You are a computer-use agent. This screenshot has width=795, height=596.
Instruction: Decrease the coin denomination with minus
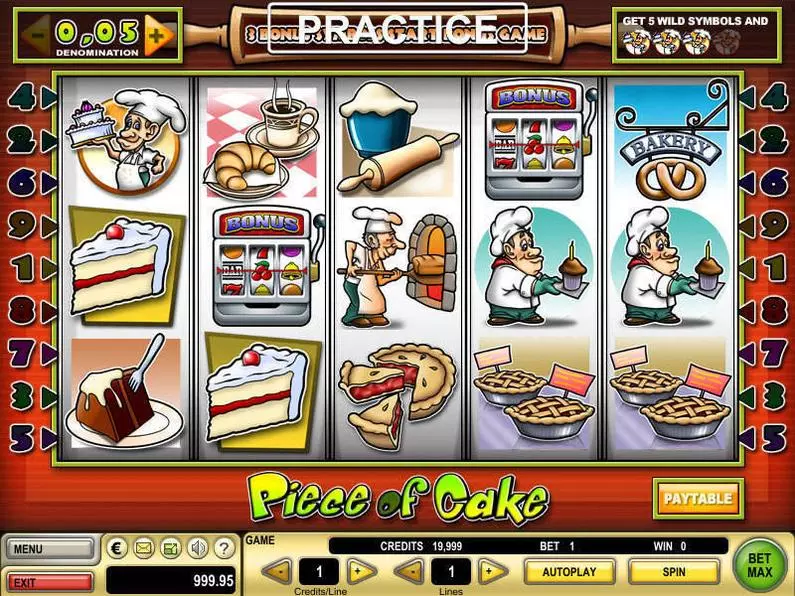tap(37, 36)
